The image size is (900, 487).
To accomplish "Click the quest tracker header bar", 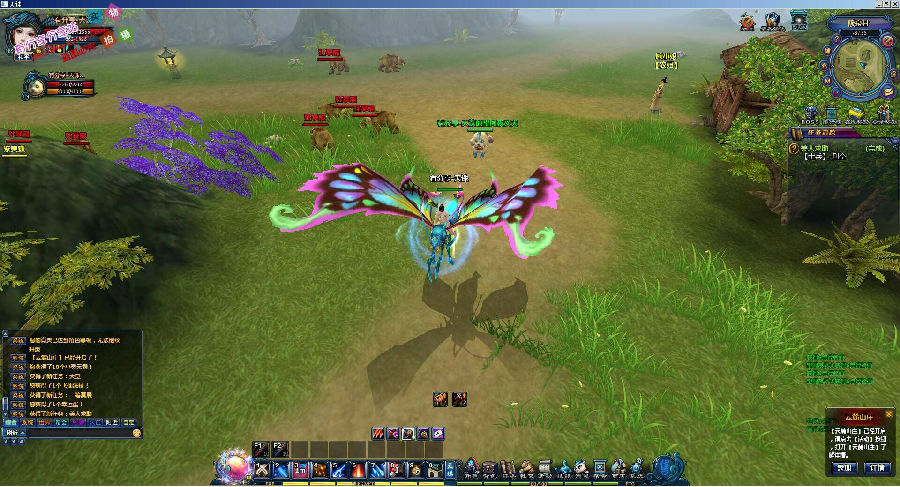I will (x=838, y=132).
